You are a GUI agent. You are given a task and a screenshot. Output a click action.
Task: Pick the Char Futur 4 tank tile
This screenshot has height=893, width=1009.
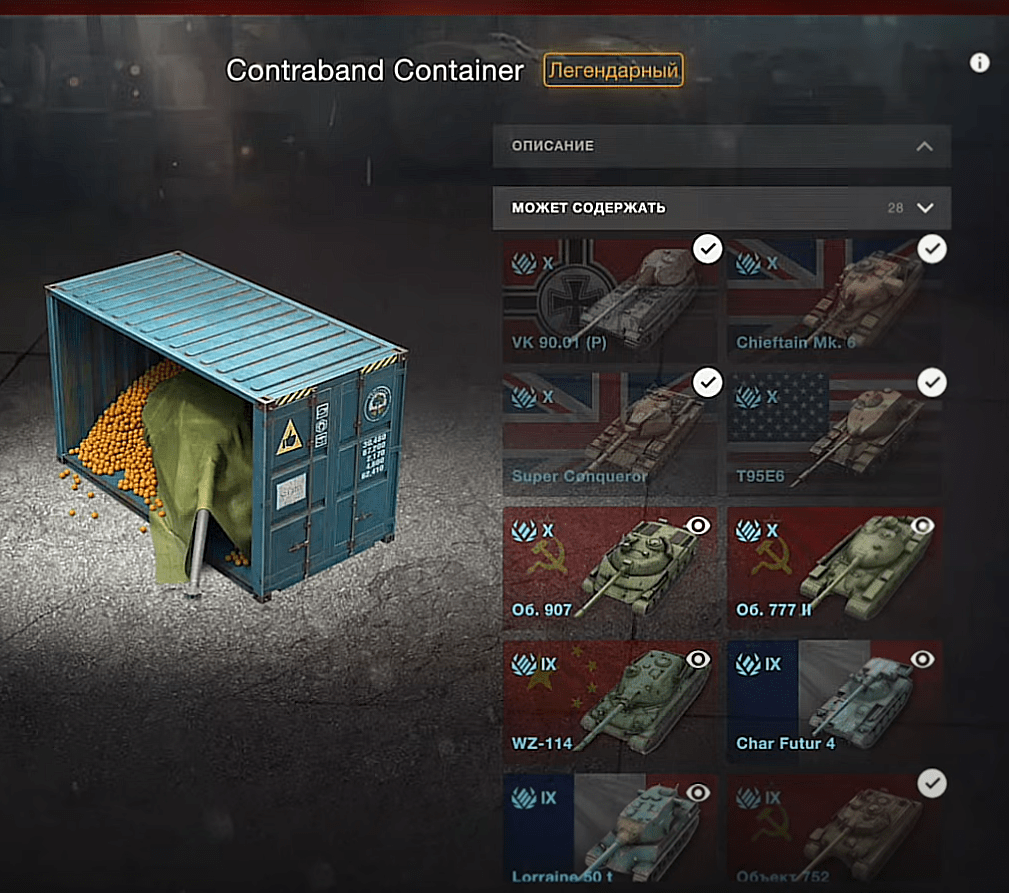(833, 700)
